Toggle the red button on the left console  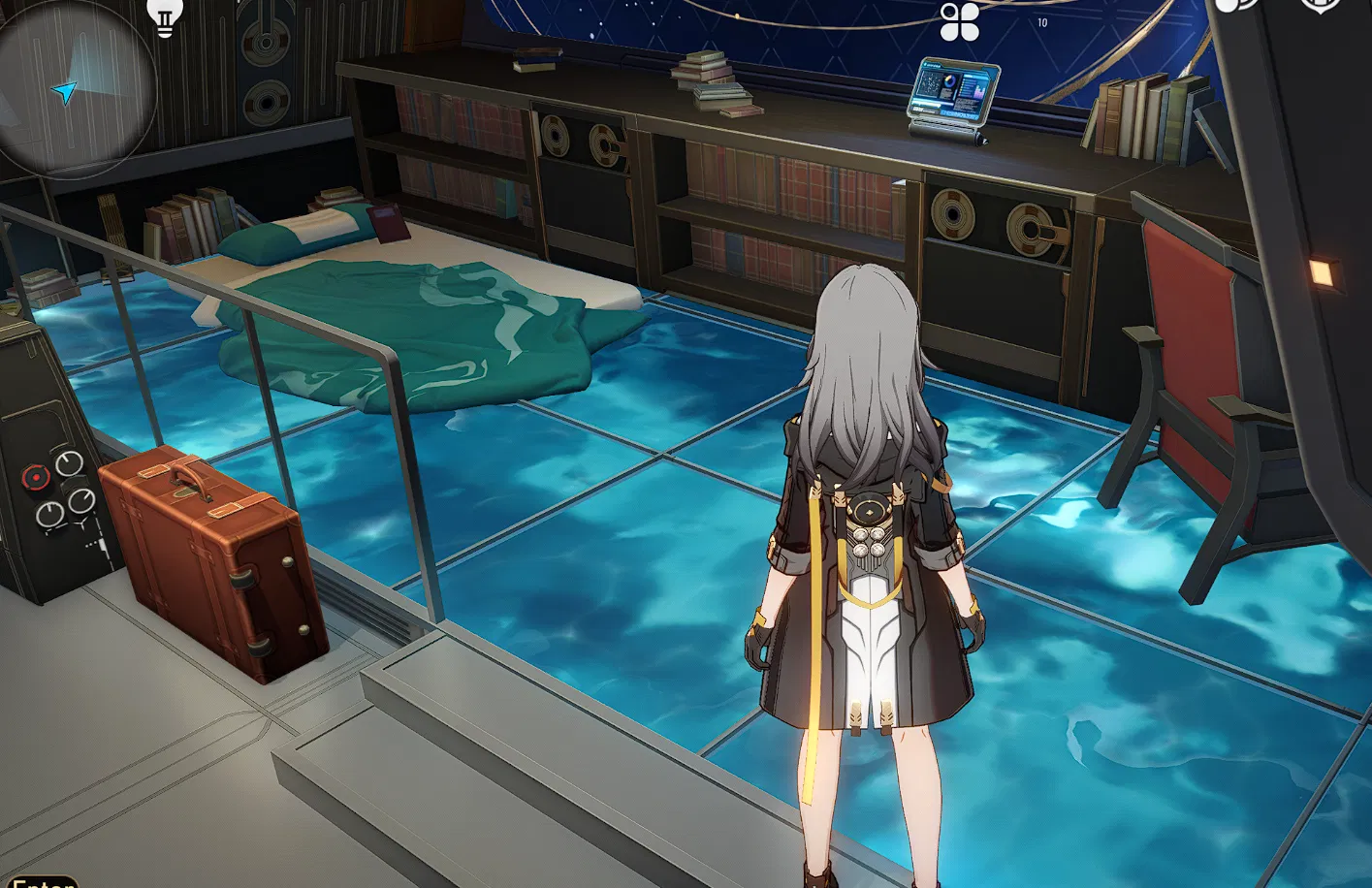(37, 475)
